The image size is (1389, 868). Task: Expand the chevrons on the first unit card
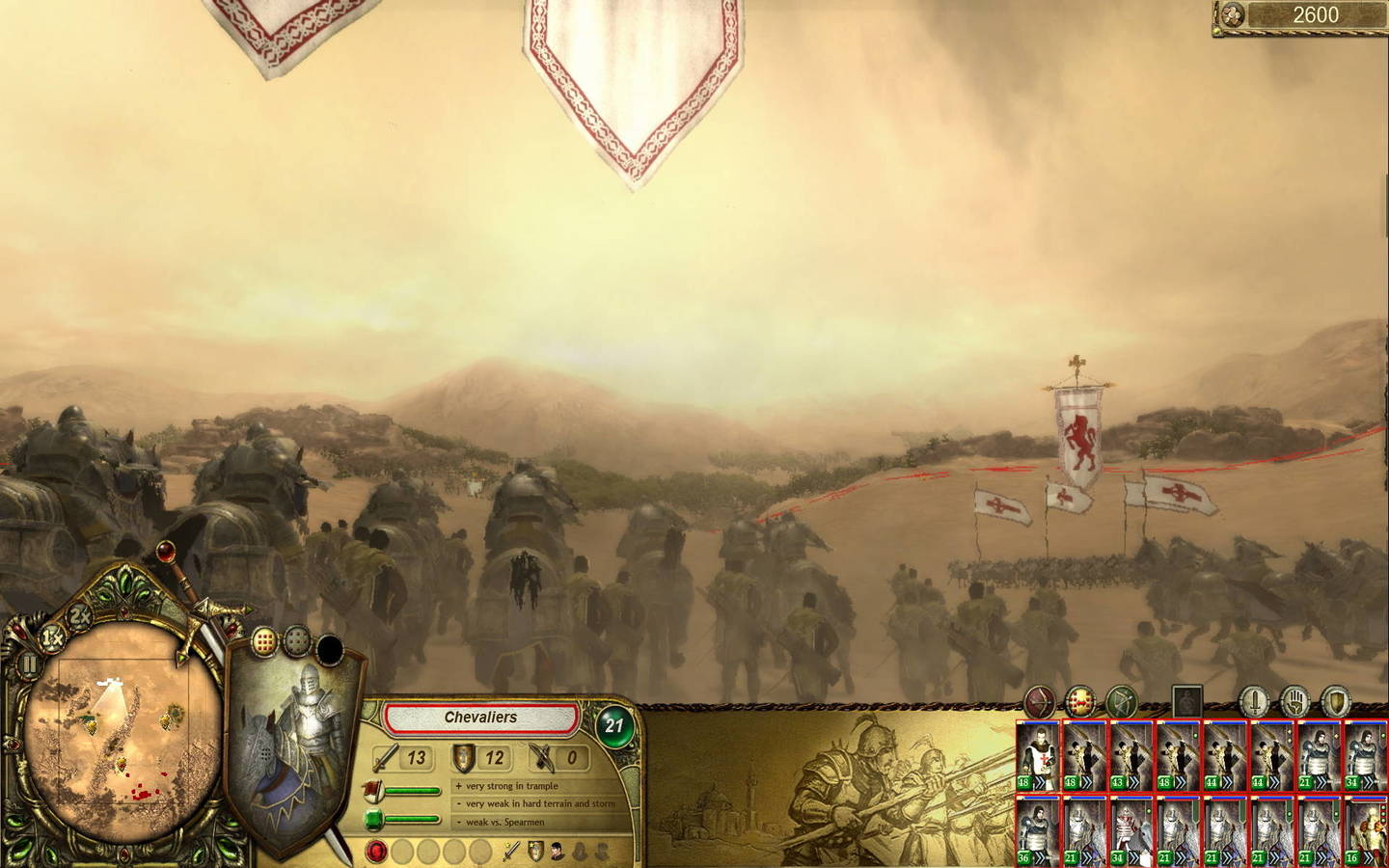(1040, 782)
